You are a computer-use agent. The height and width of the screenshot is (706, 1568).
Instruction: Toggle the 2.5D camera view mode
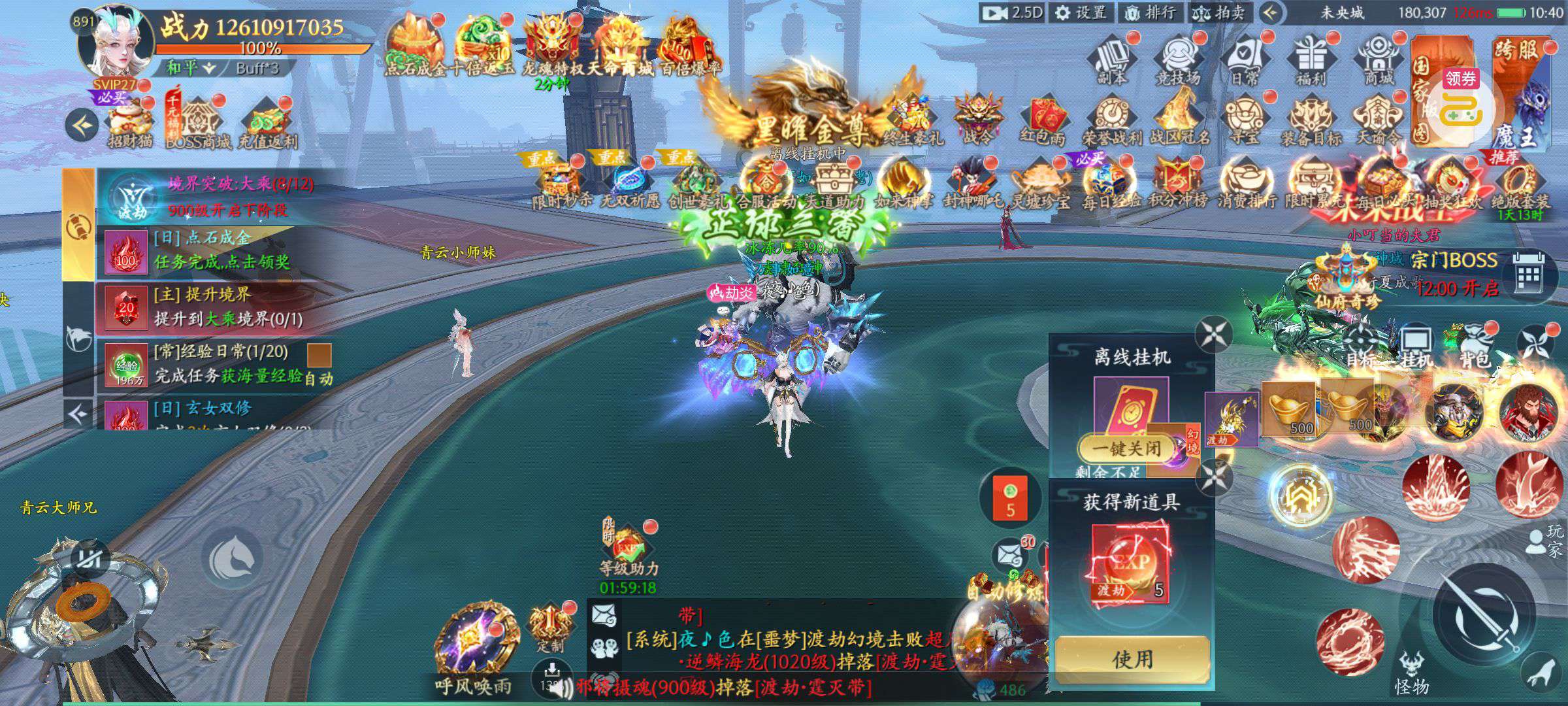pos(1013,12)
